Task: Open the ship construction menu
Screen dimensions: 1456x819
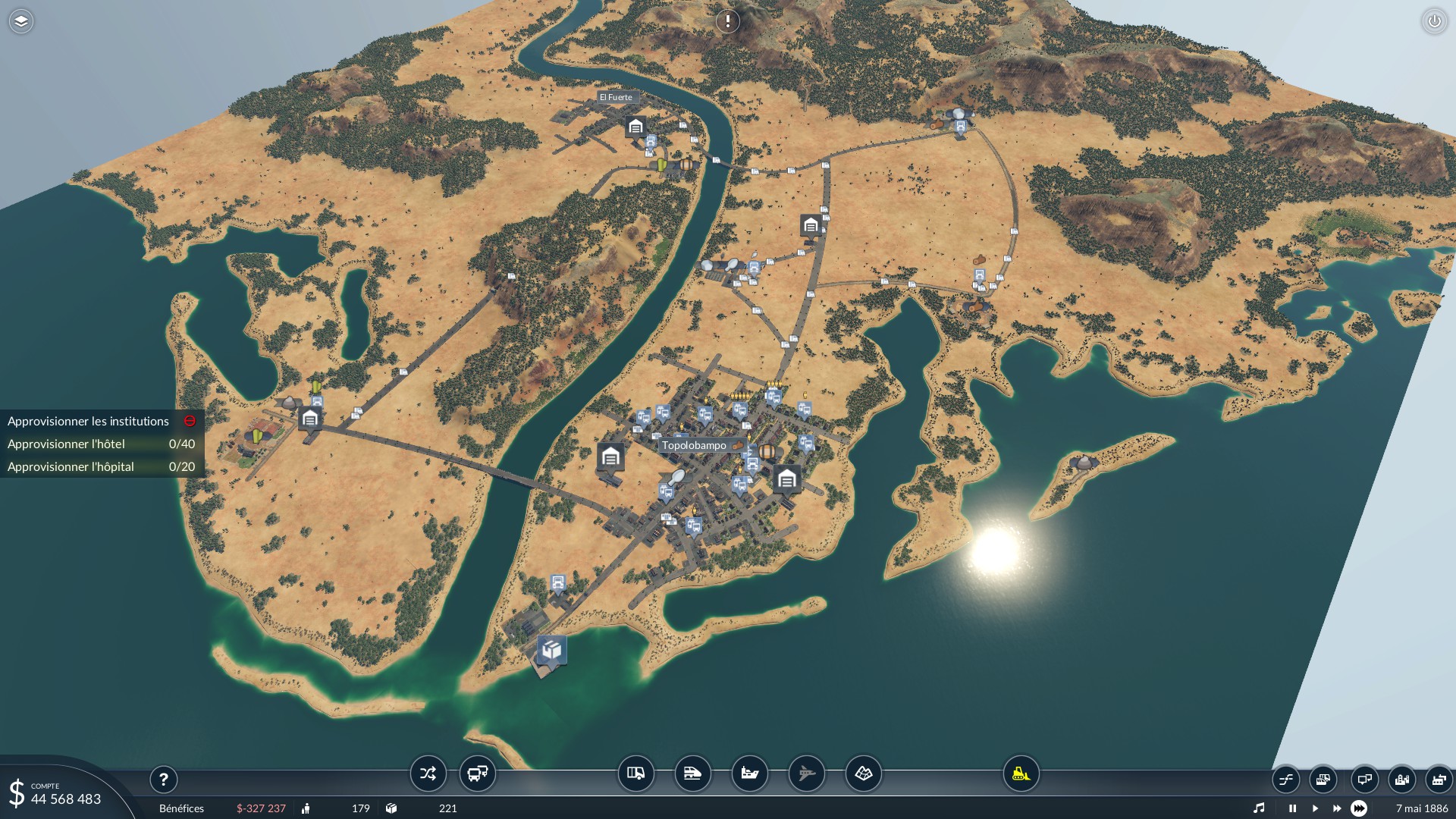Action: (749, 773)
